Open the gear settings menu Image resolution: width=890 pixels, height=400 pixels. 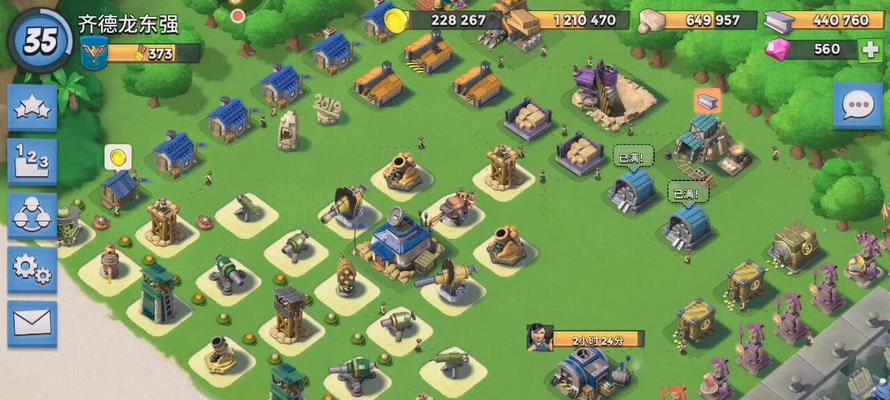click(x=32, y=268)
